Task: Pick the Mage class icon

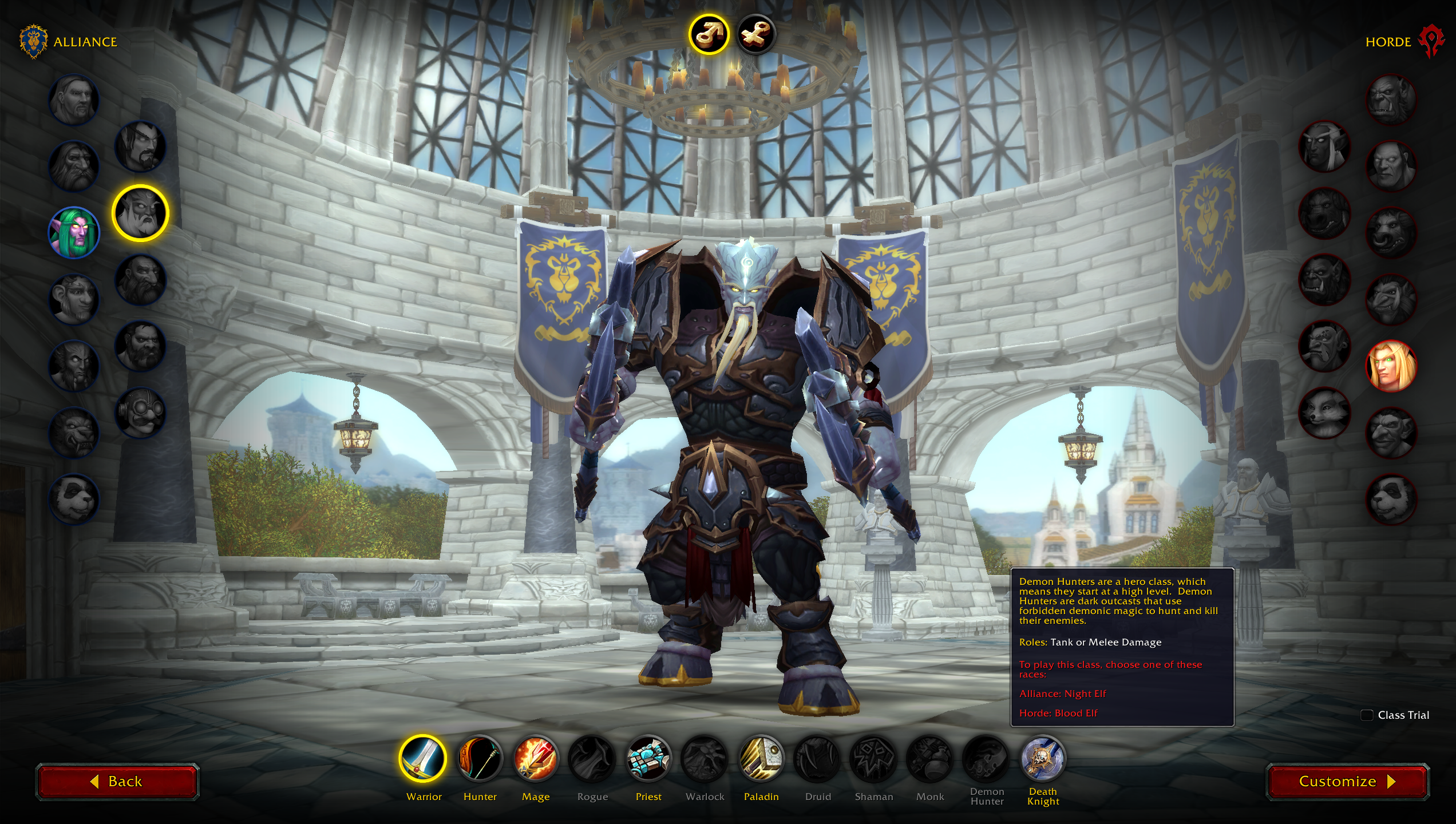Action: click(x=536, y=759)
